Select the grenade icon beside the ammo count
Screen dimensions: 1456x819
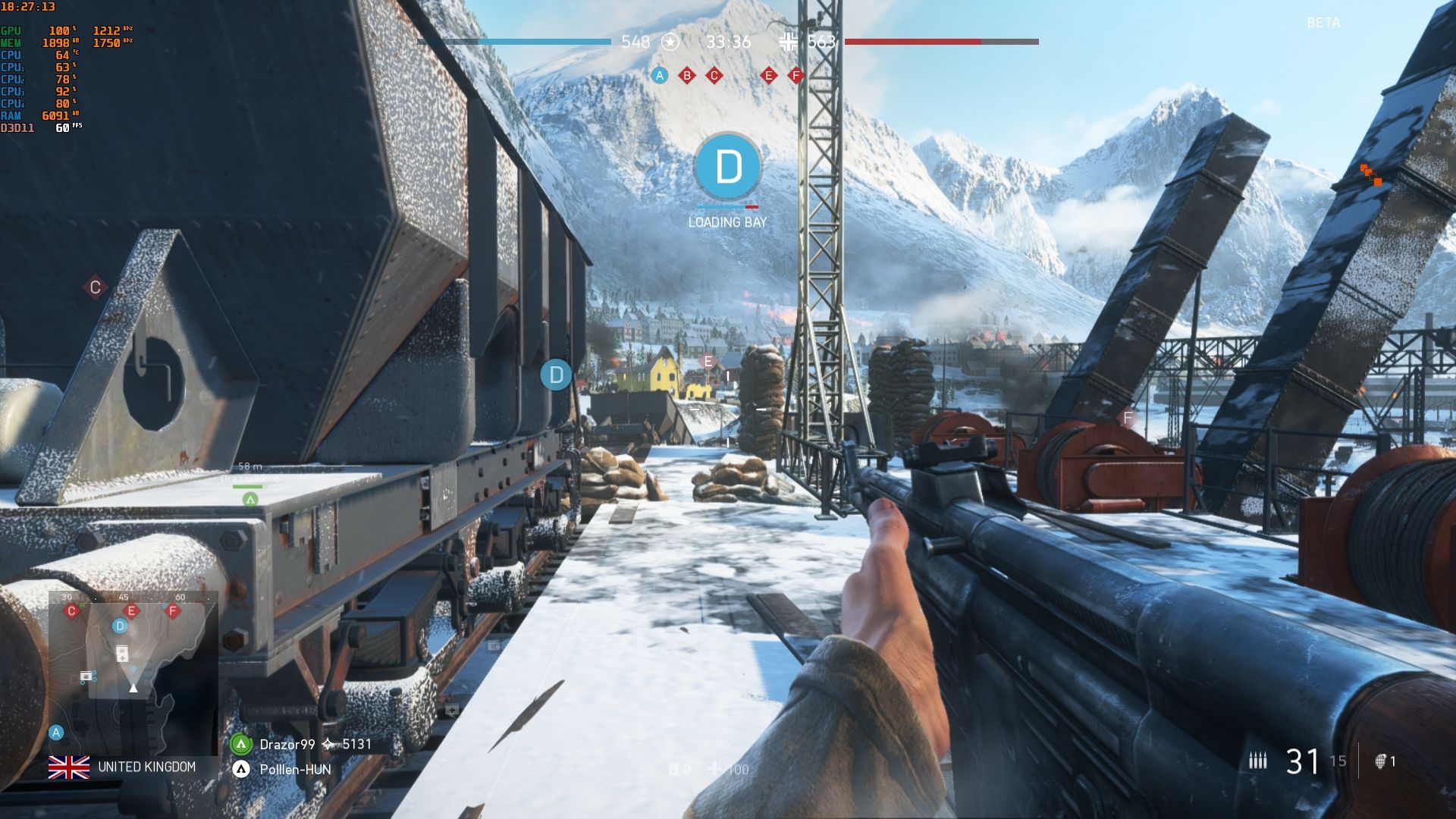[1381, 761]
